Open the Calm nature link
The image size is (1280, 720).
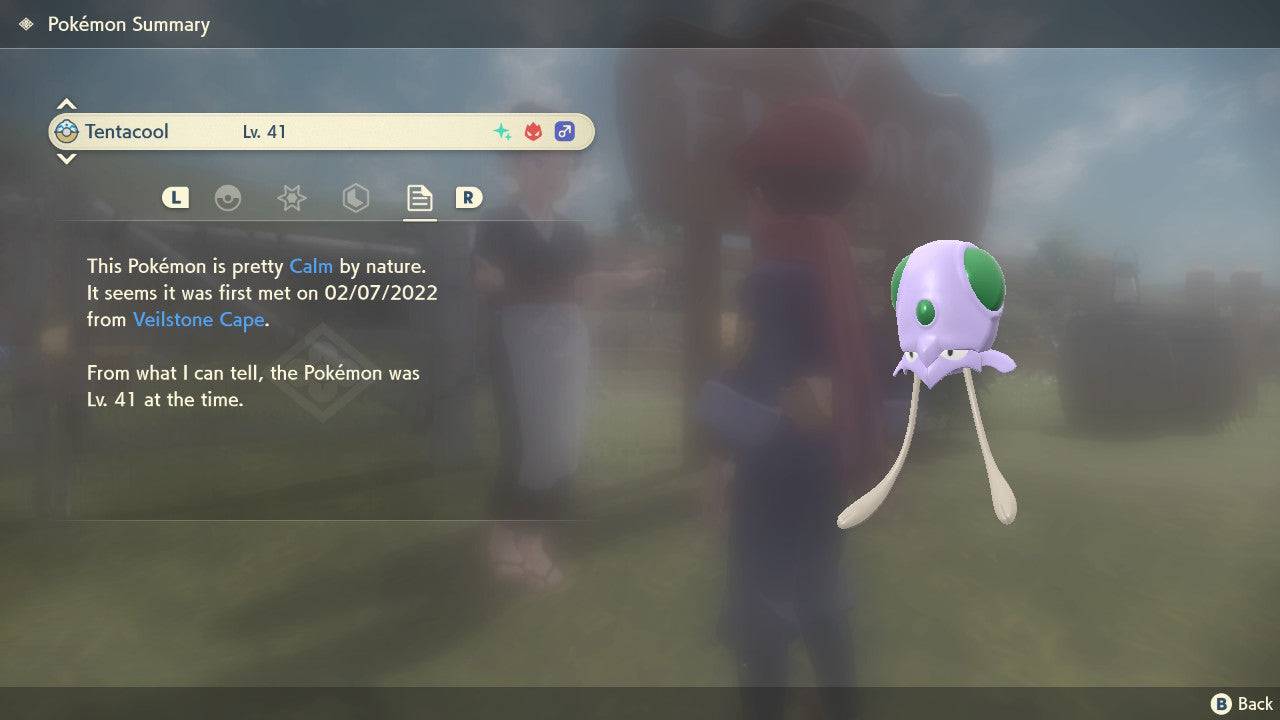point(311,266)
